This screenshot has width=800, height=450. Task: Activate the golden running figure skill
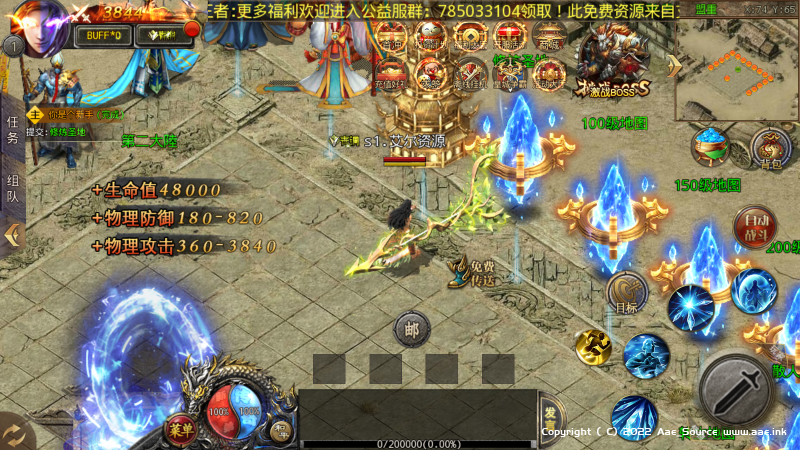coord(592,347)
